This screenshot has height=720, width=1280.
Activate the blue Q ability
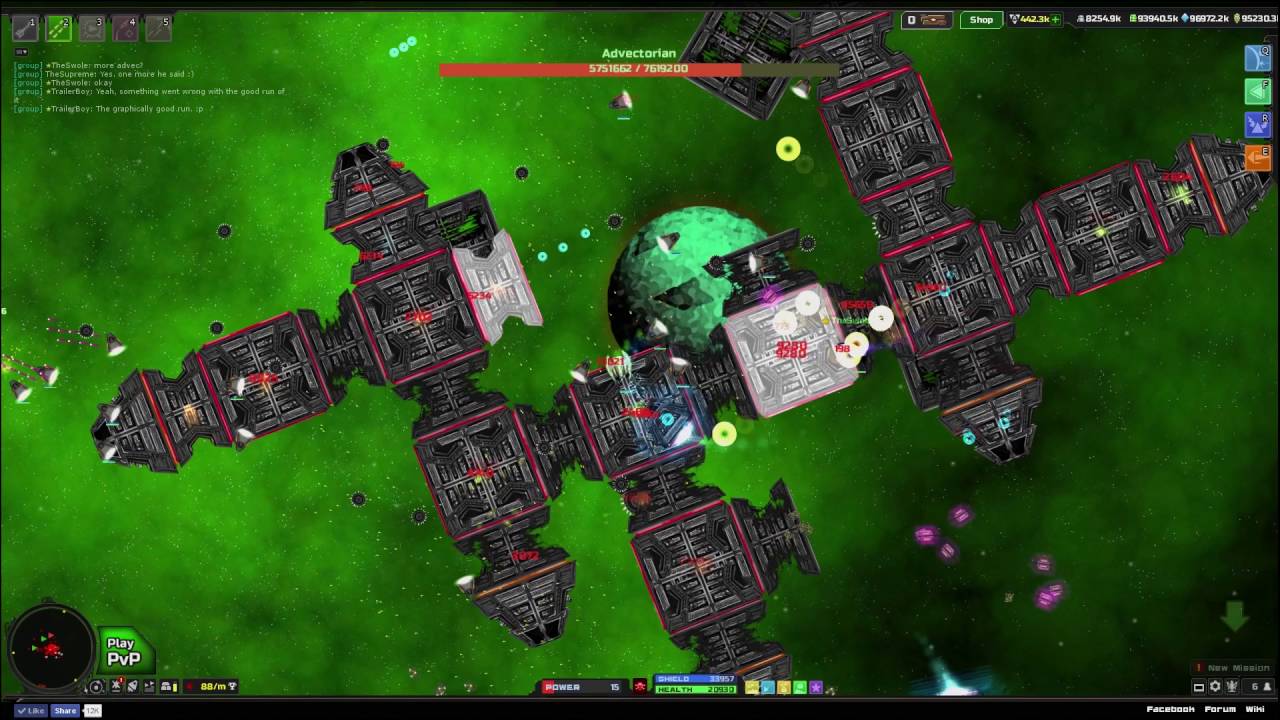click(x=1257, y=58)
